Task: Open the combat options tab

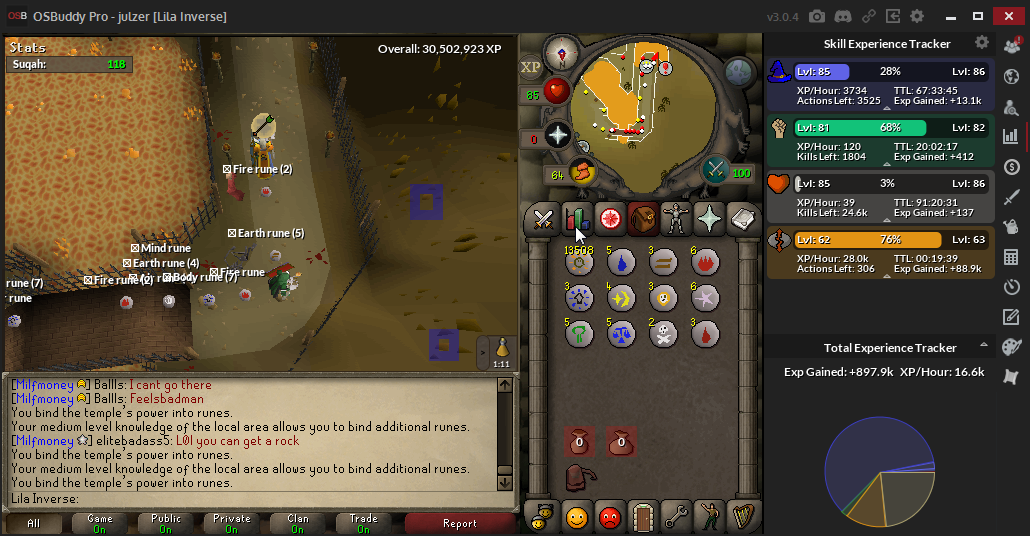Action: click(543, 218)
